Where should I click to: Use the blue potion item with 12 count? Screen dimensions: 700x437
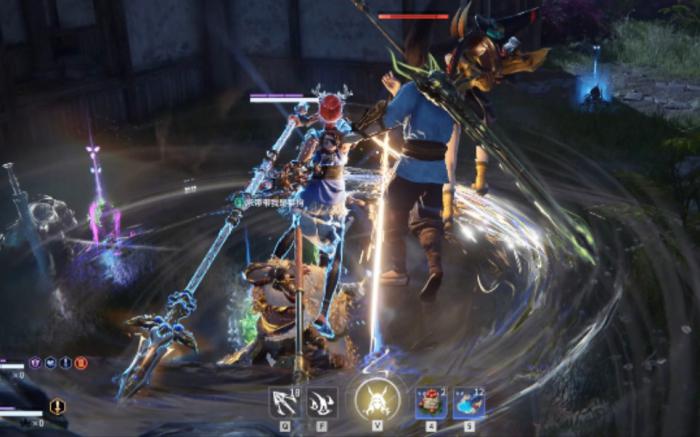tap(469, 402)
